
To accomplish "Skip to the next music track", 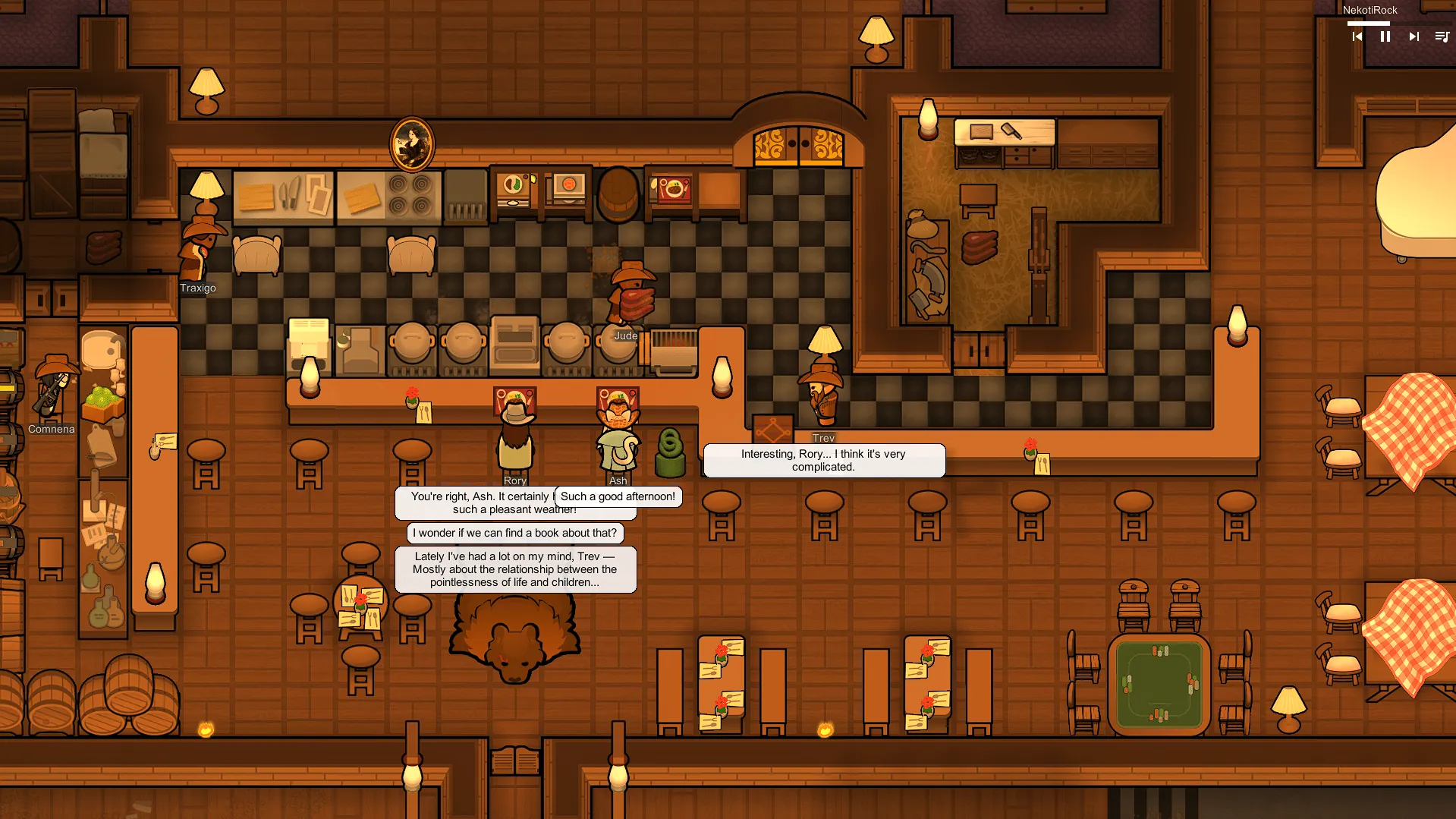I will click(x=1414, y=36).
